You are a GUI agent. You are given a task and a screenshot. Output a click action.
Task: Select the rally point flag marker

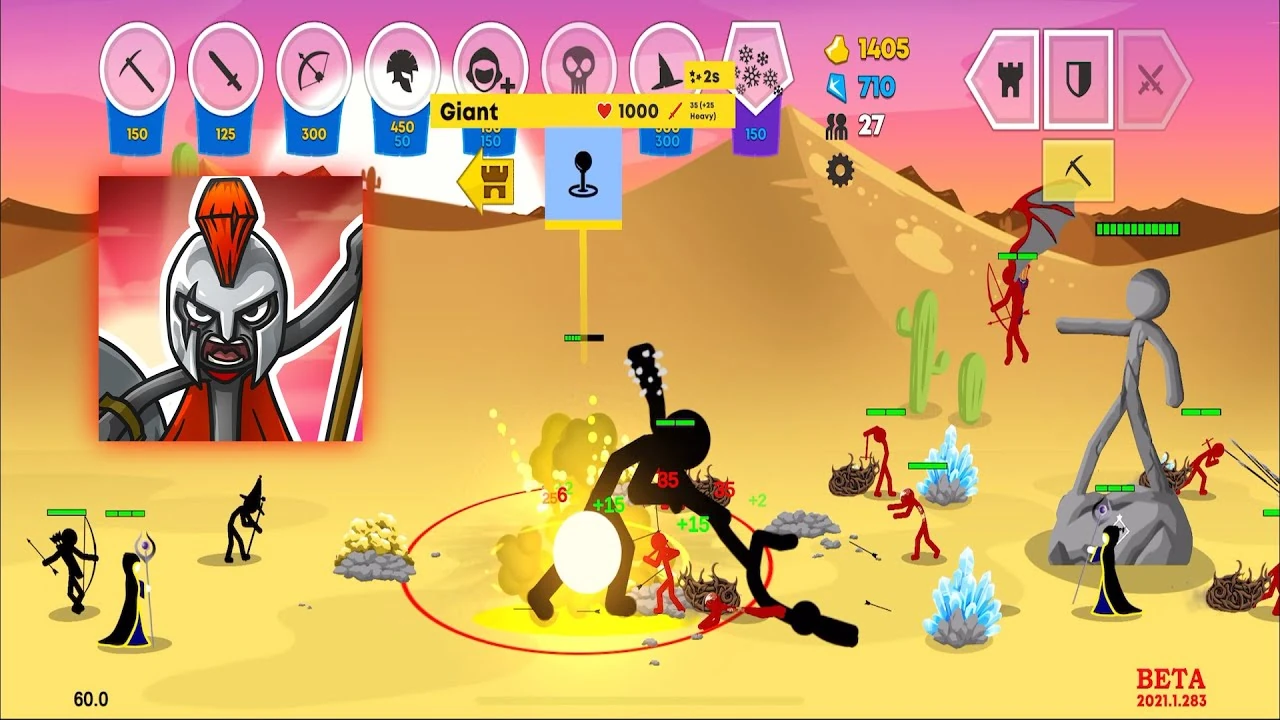583,172
